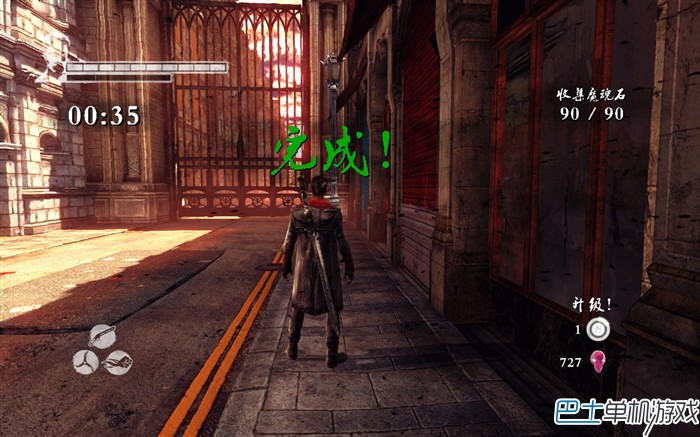Viewport: 700px width, 437px height.
Task: Choose the three-bladed shuriken weapon icon
Action: [86, 361]
